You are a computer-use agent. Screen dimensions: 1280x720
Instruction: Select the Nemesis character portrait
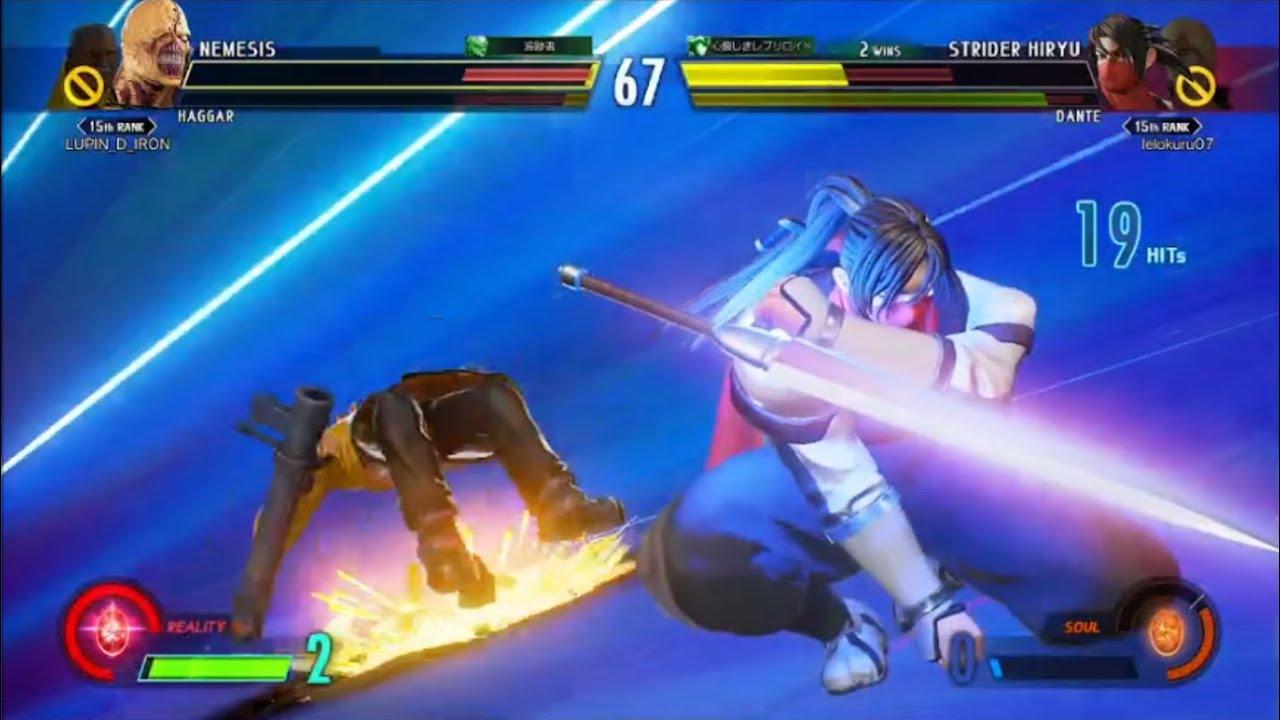152,55
